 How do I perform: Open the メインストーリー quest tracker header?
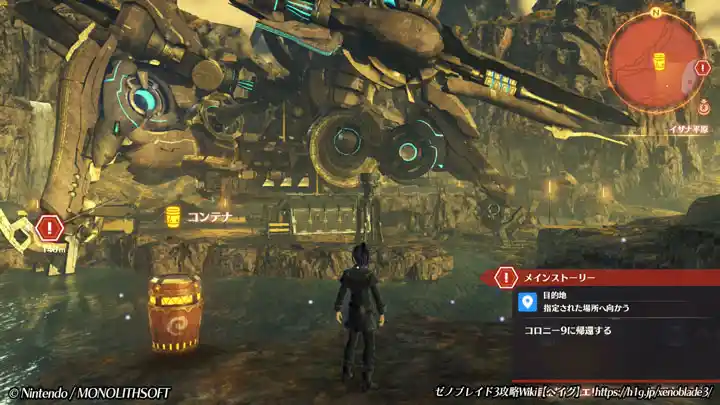click(x=559, y=277)
